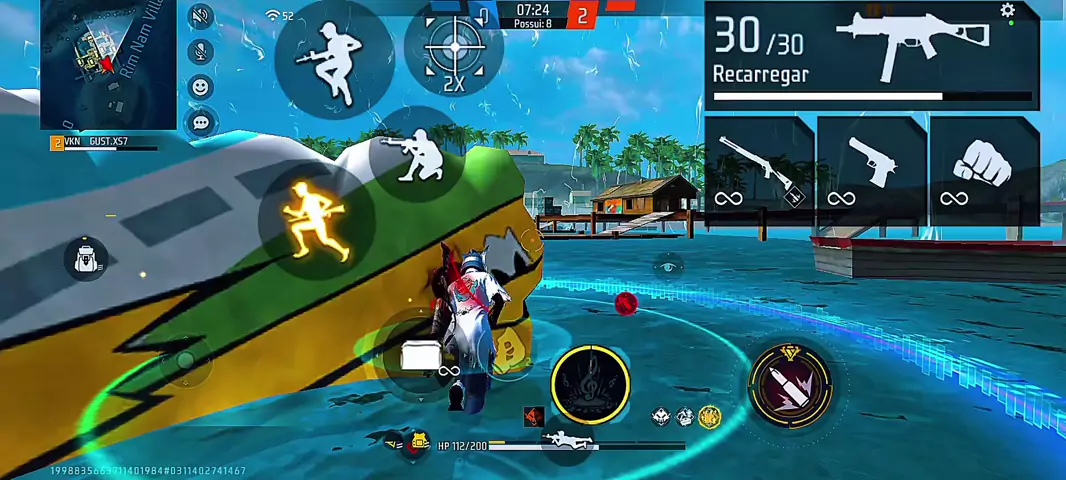Tap the jump button

[x=331, y=54]
